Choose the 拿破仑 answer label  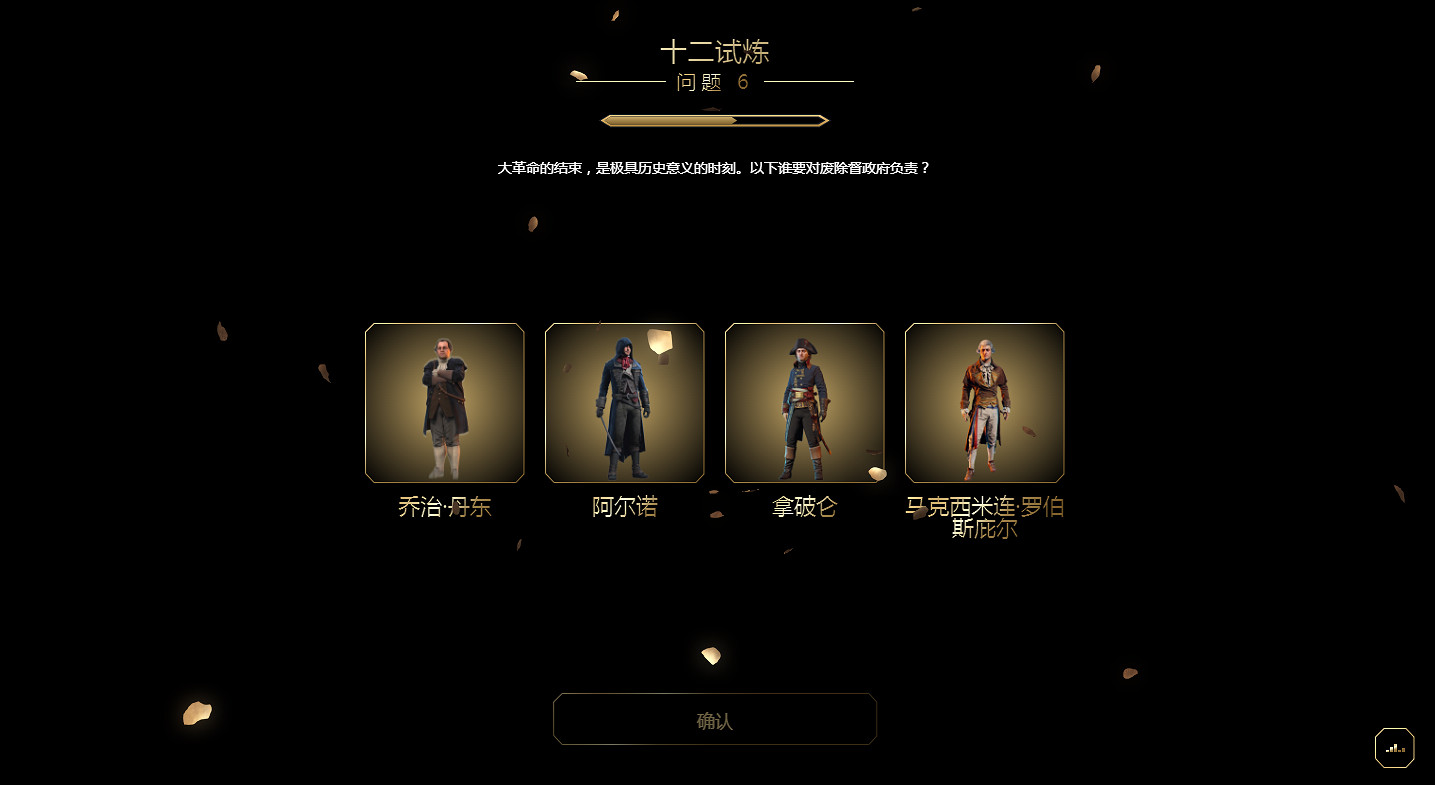pyautogui.click(x=804, y=507)
